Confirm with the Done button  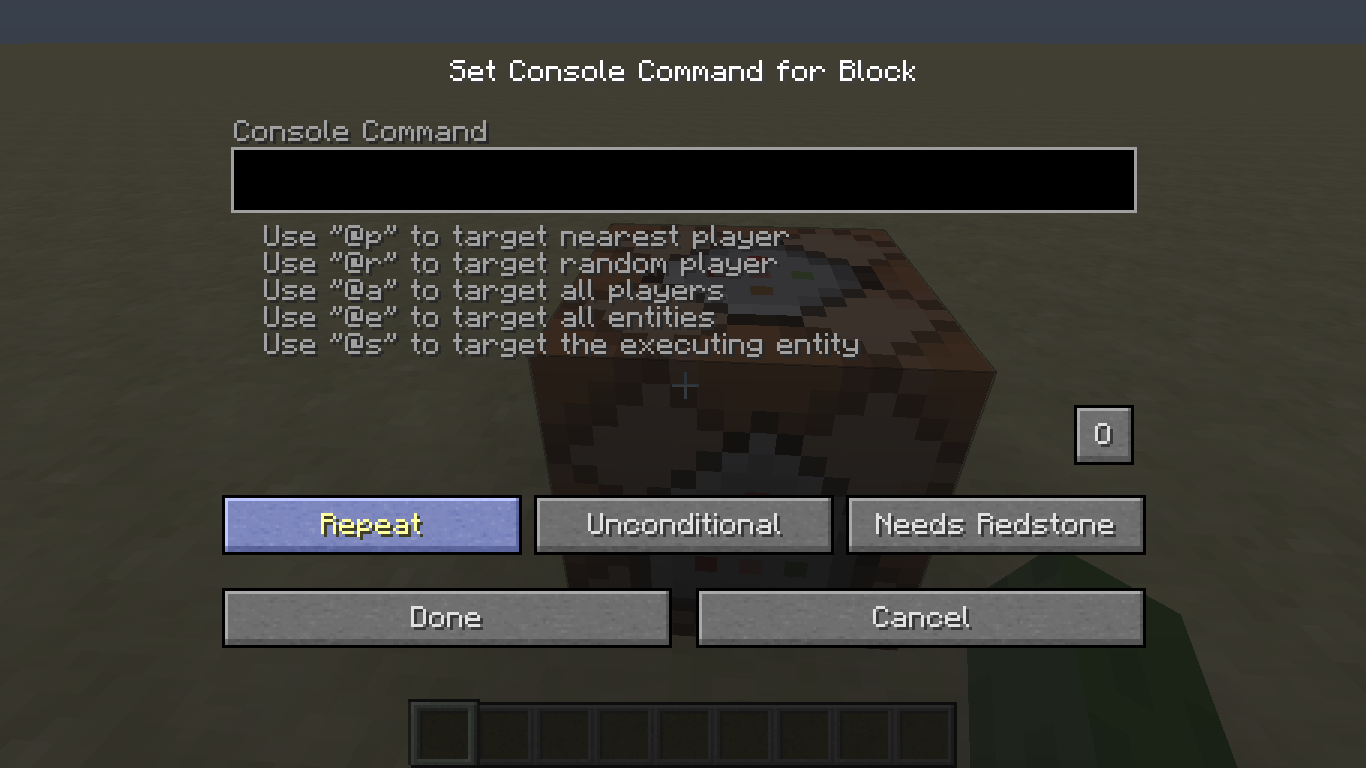(446, 617)
